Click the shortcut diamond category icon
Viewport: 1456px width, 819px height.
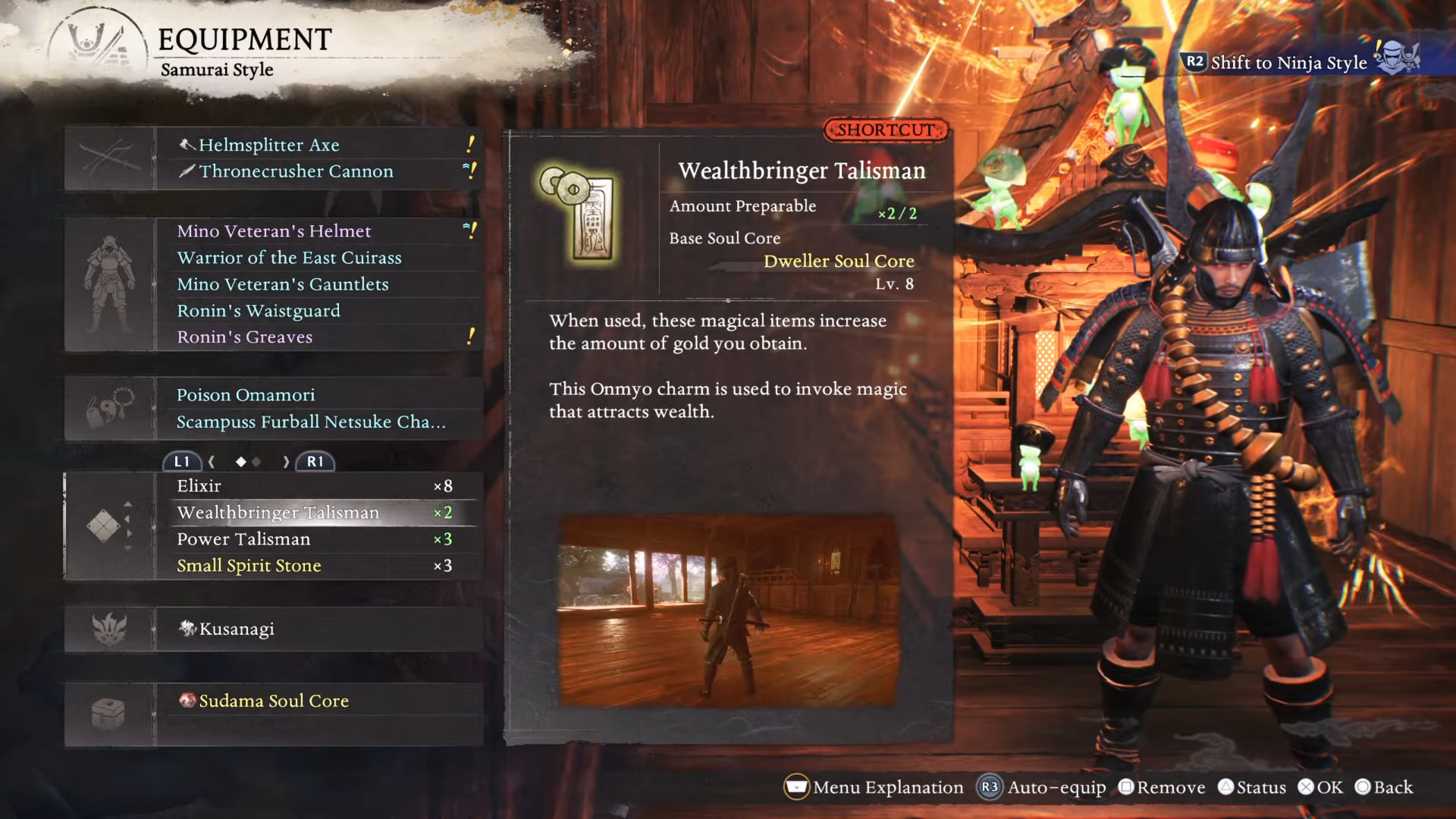point(105,526)
